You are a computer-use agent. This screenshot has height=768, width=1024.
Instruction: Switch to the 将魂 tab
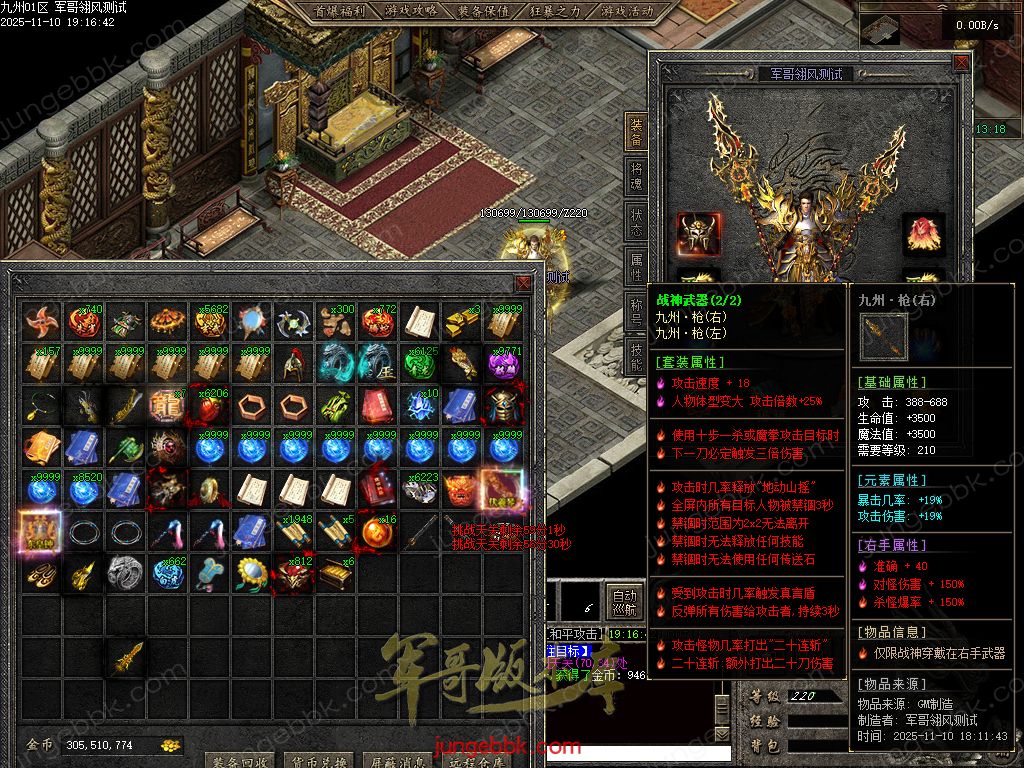637,177
